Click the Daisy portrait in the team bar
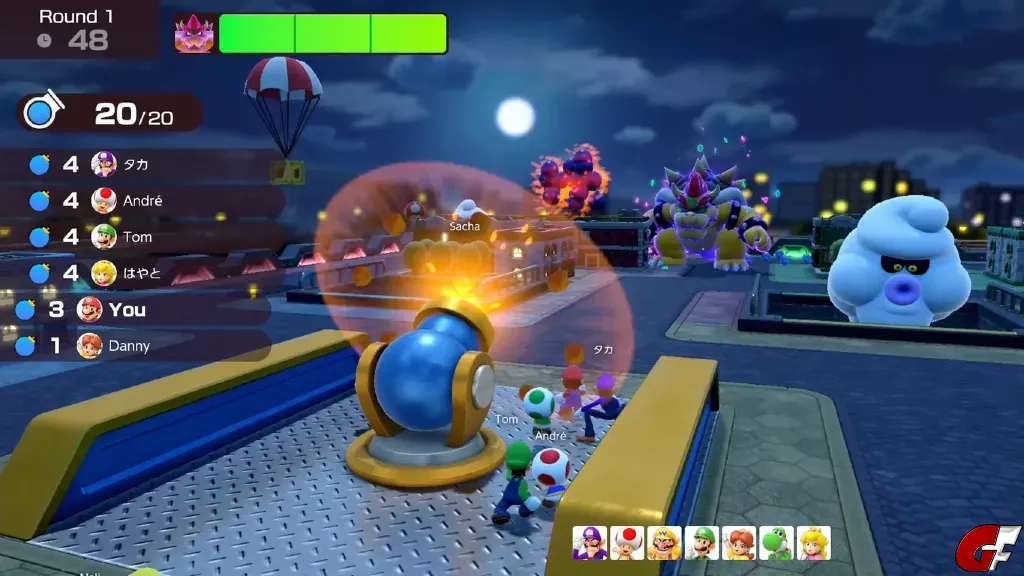This screenshot has height=576, width=1024. pos(739,543)
